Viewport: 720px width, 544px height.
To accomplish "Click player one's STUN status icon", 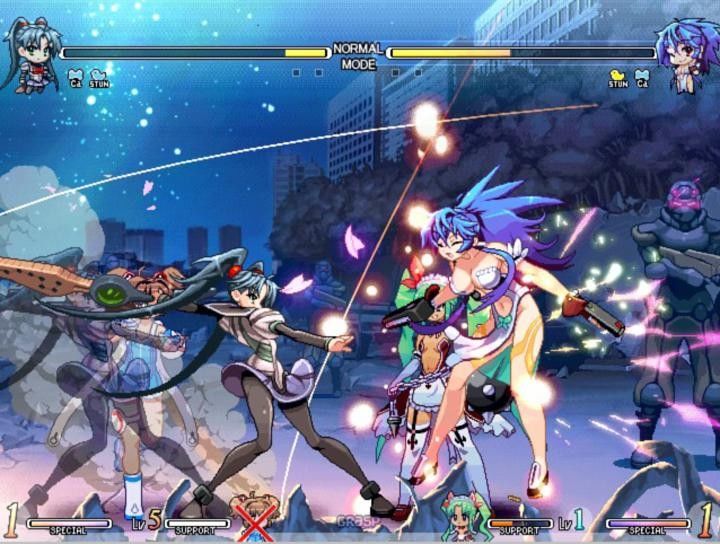I will (98, 76).
